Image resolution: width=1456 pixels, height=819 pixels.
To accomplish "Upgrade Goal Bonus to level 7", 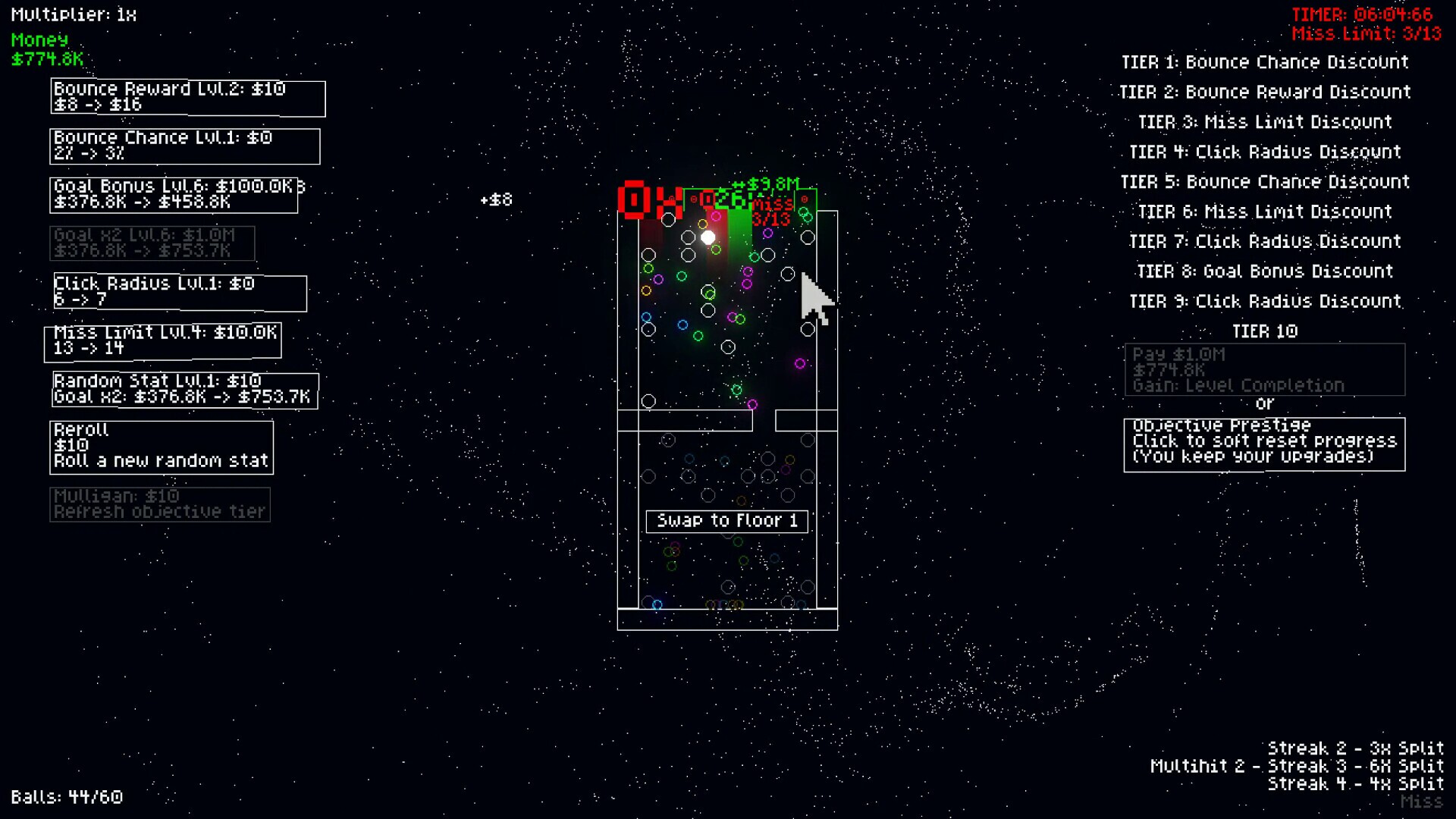I will [174, 194].
